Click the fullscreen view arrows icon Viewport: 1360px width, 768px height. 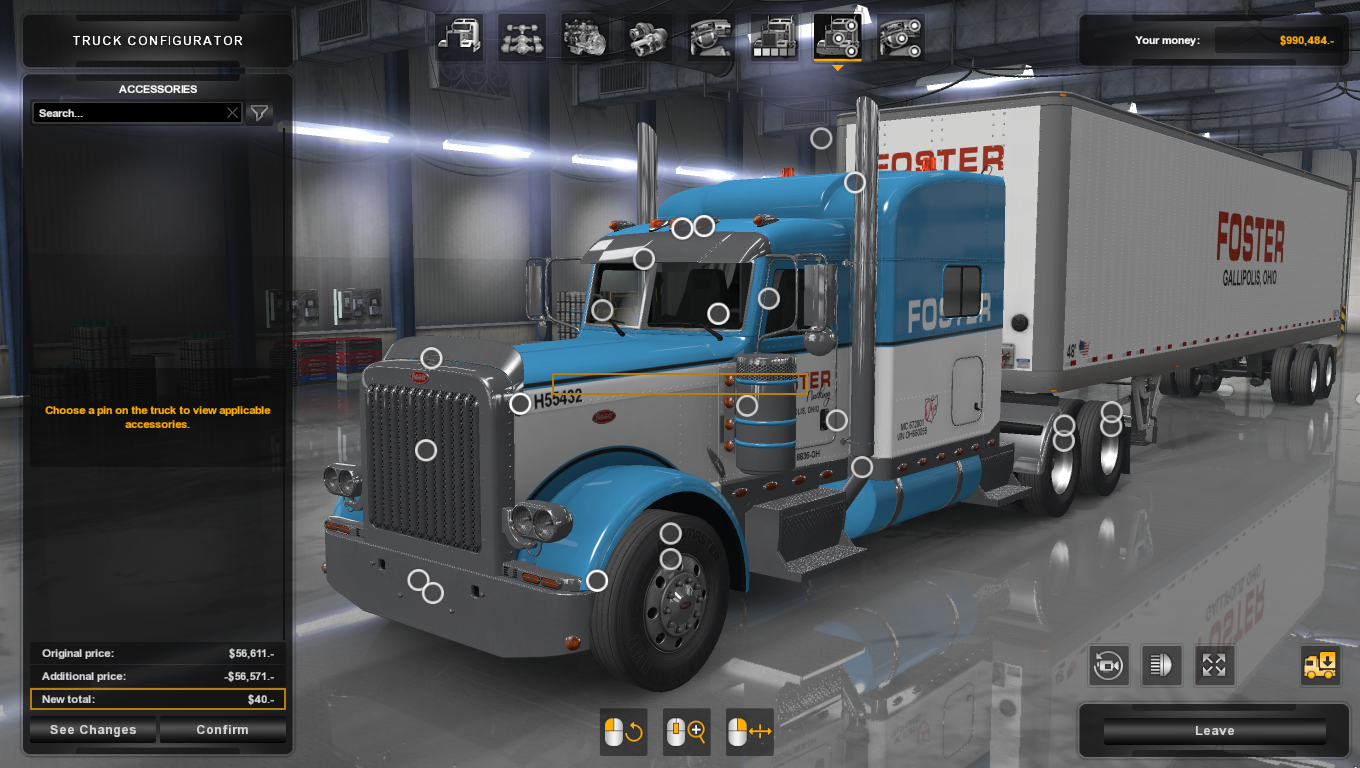pos(1214,665)
